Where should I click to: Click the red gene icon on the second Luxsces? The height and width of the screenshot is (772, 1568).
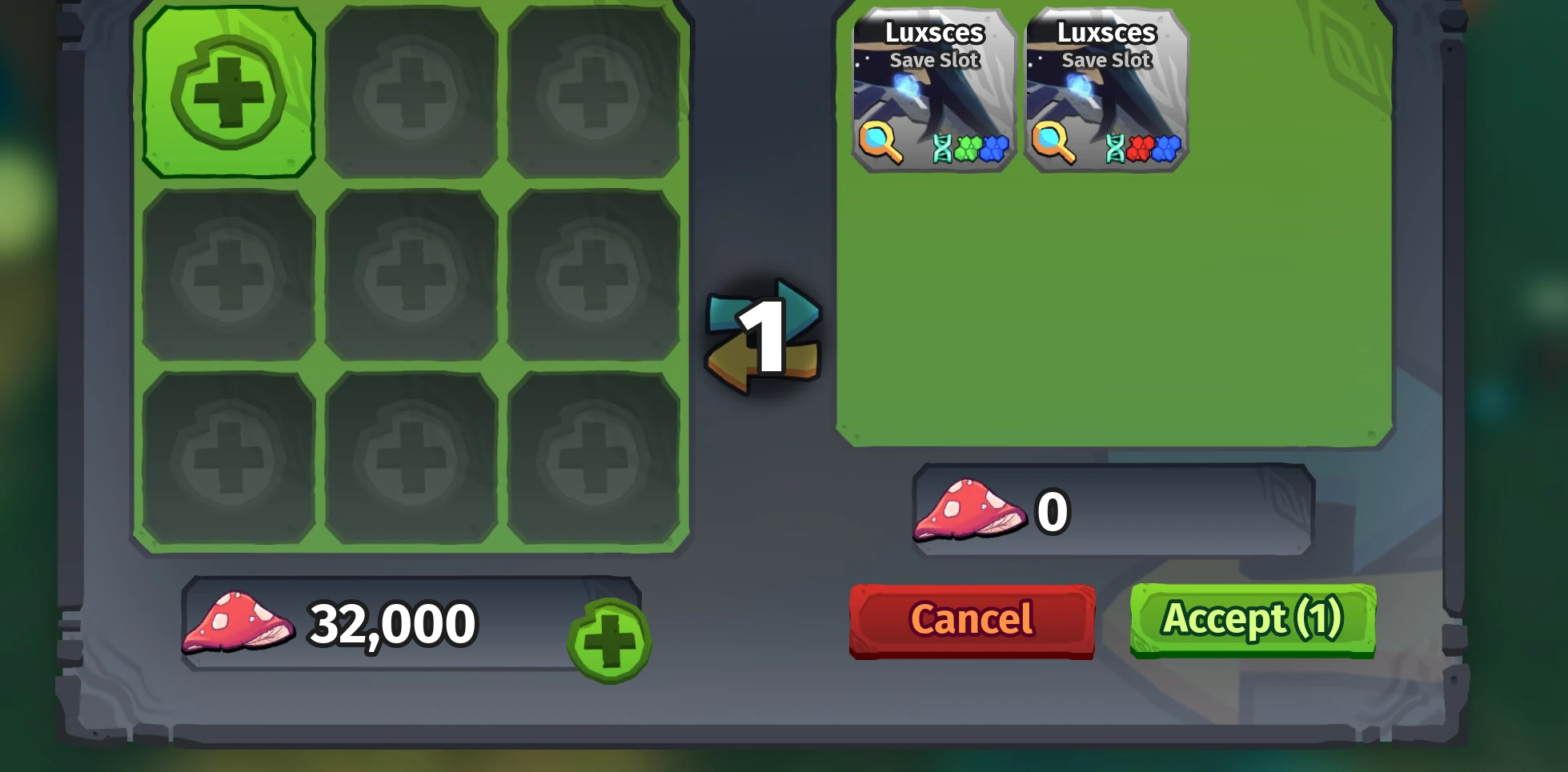click(1141, 148)
